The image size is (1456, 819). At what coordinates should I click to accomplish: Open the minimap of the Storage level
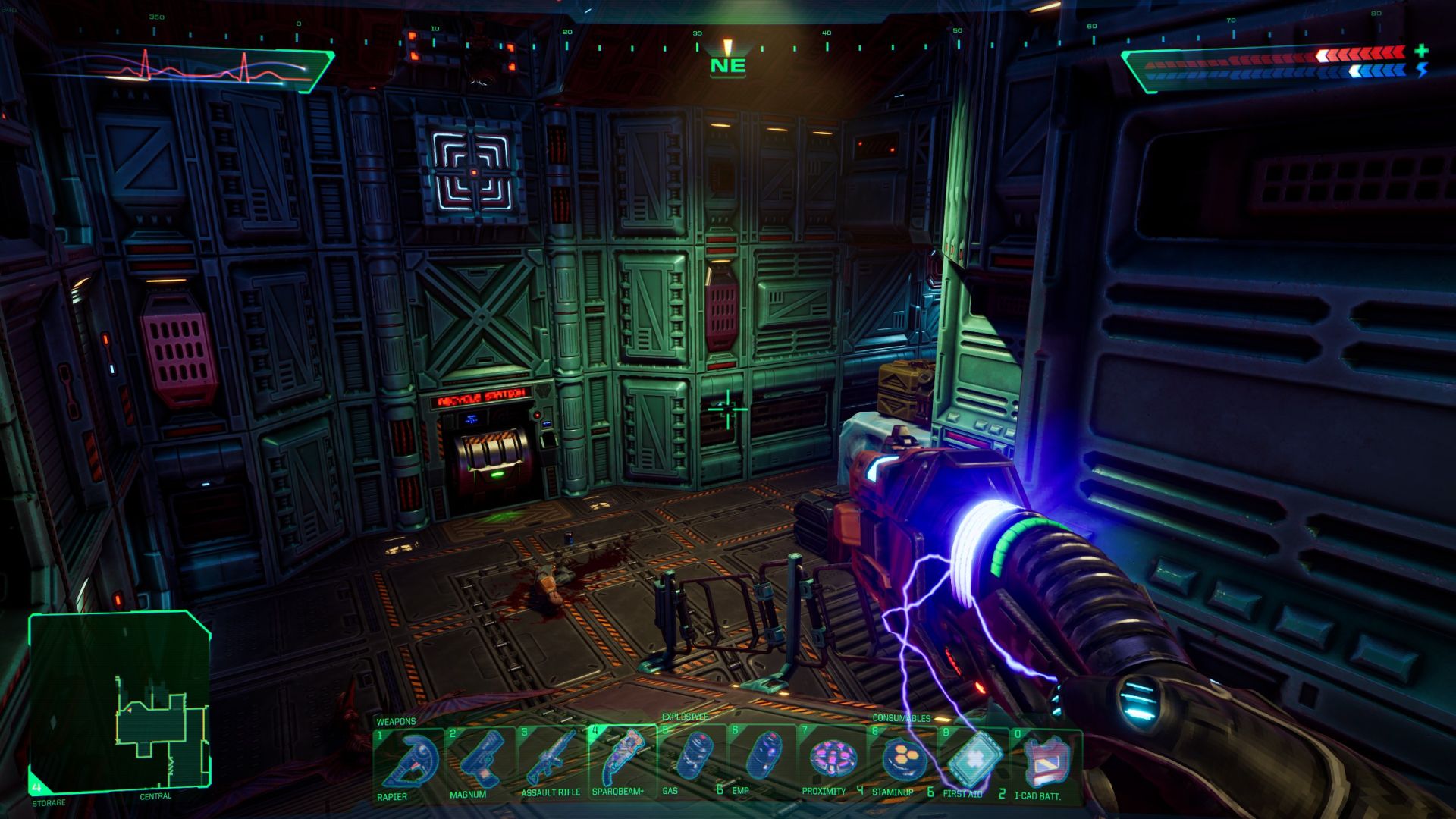click(119, 701)
